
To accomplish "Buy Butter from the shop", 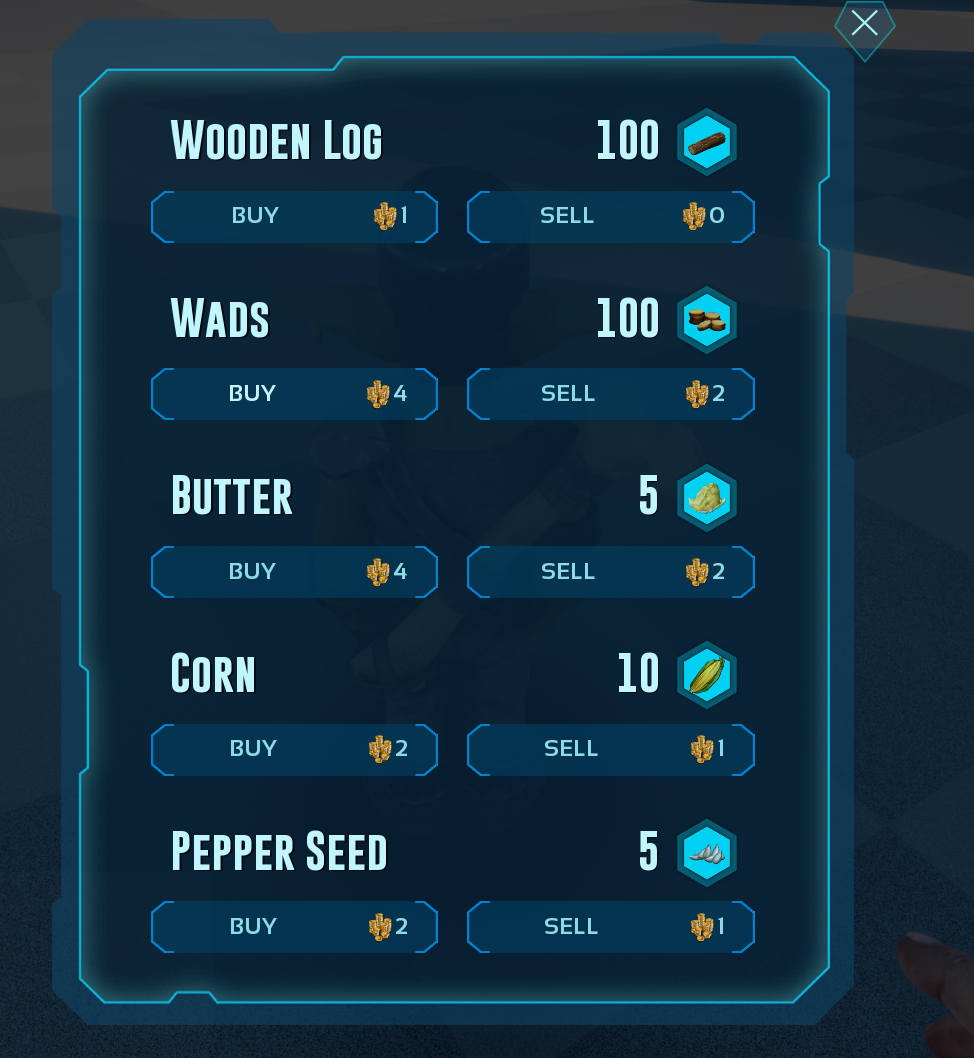I will pyautogui.click(x=294, y=572).
